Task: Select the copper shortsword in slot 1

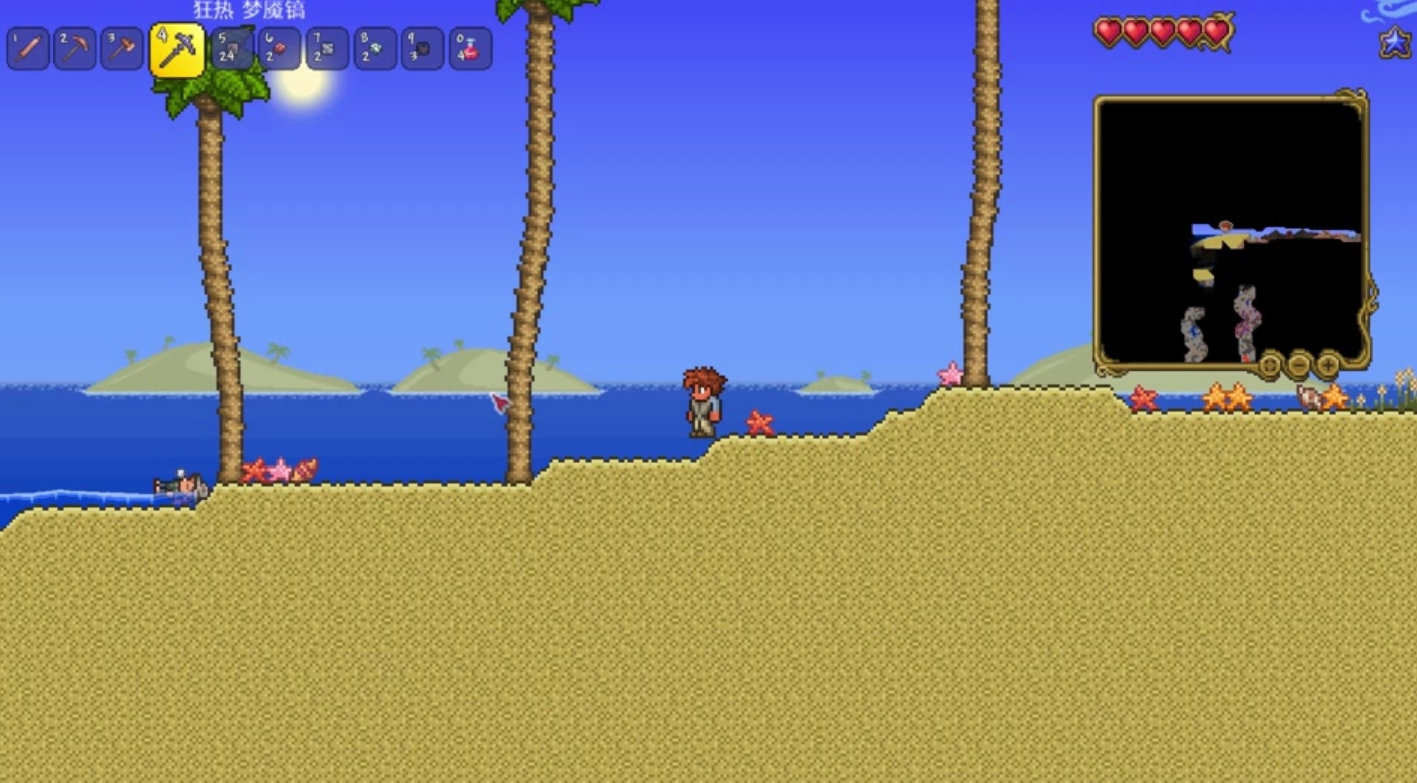Action: pos(28,49)
